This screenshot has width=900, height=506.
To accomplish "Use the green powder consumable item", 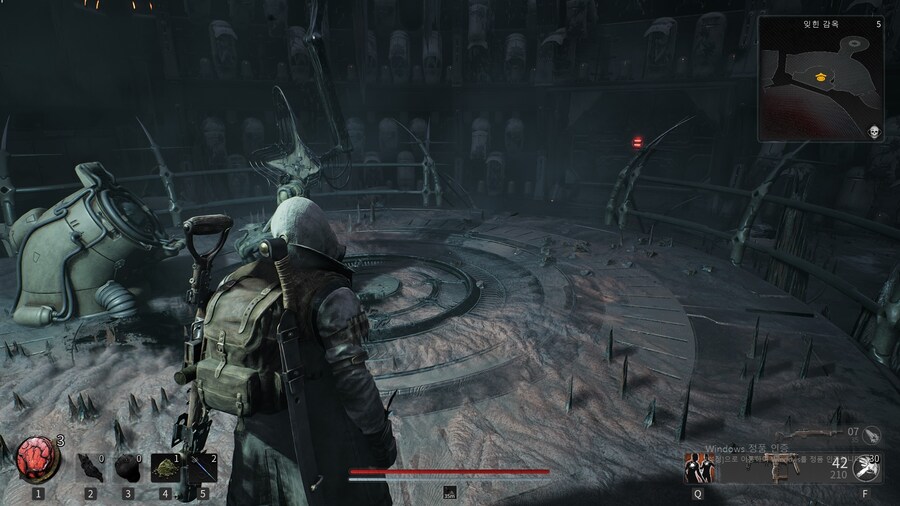I will click(x=165, y=467).
